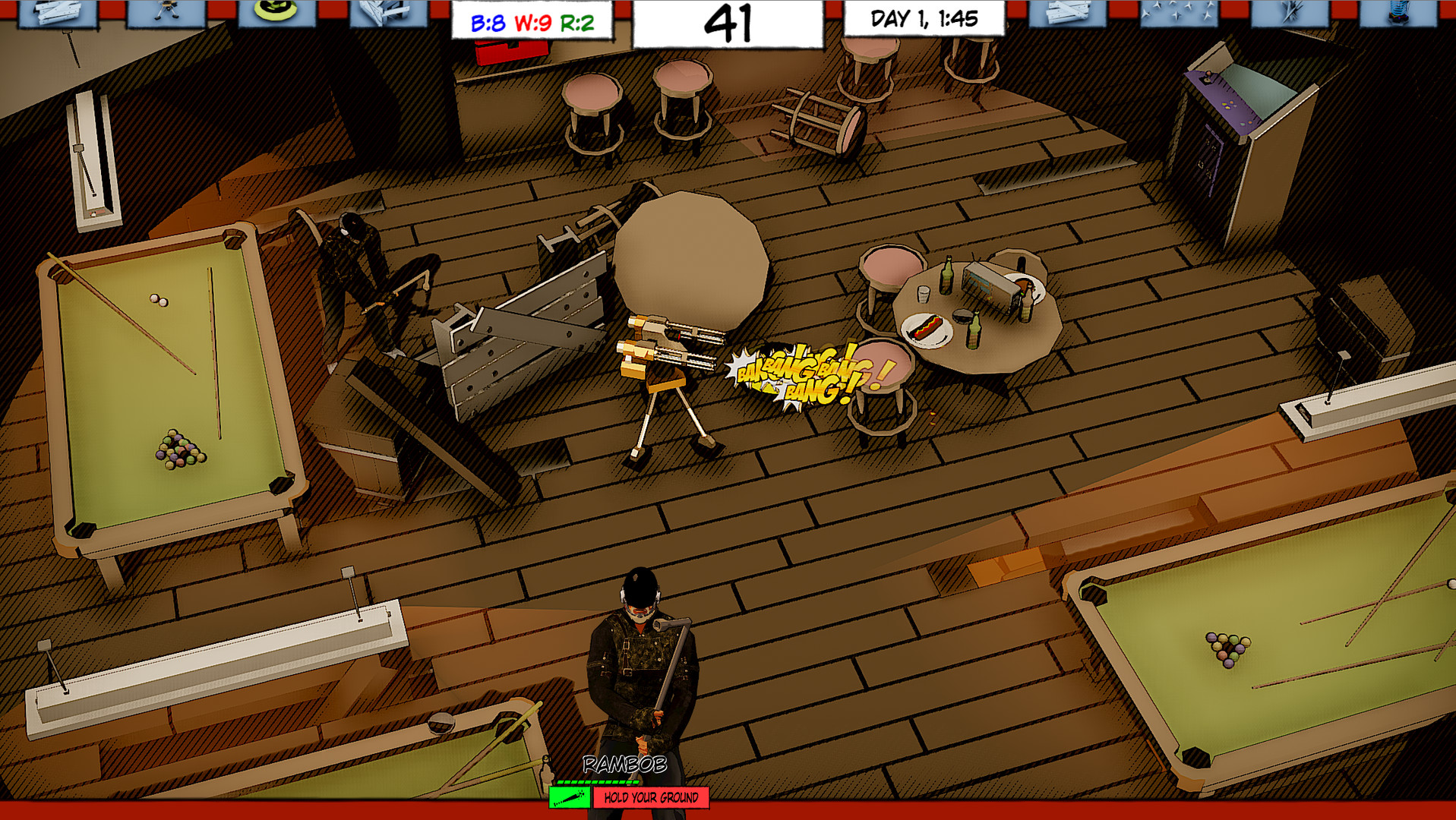1456x820 pixels.
Task: Select the plank pile icon right of the clock
Action: coord(1067,14)
